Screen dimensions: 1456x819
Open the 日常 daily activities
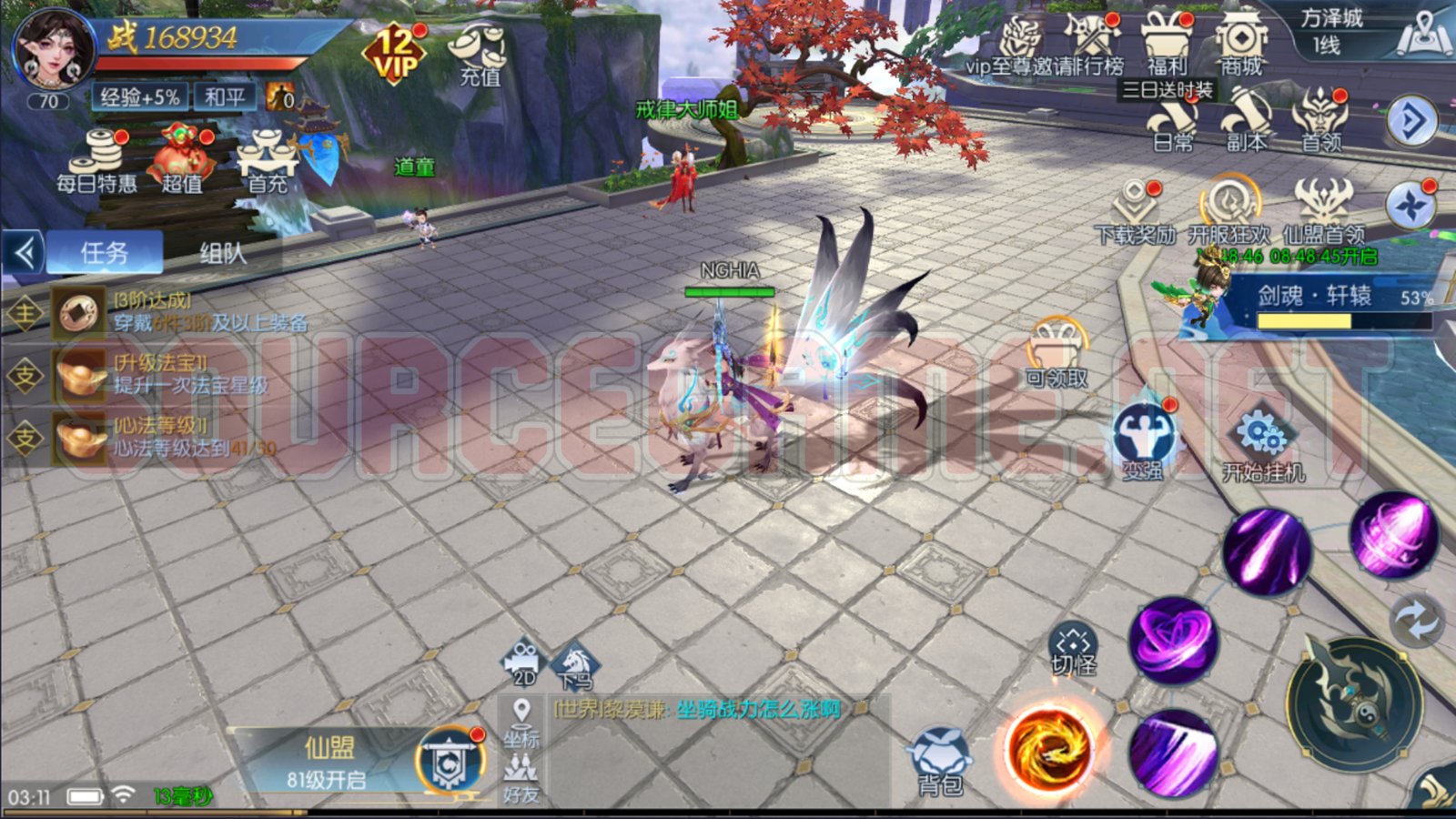[1173, 123]
